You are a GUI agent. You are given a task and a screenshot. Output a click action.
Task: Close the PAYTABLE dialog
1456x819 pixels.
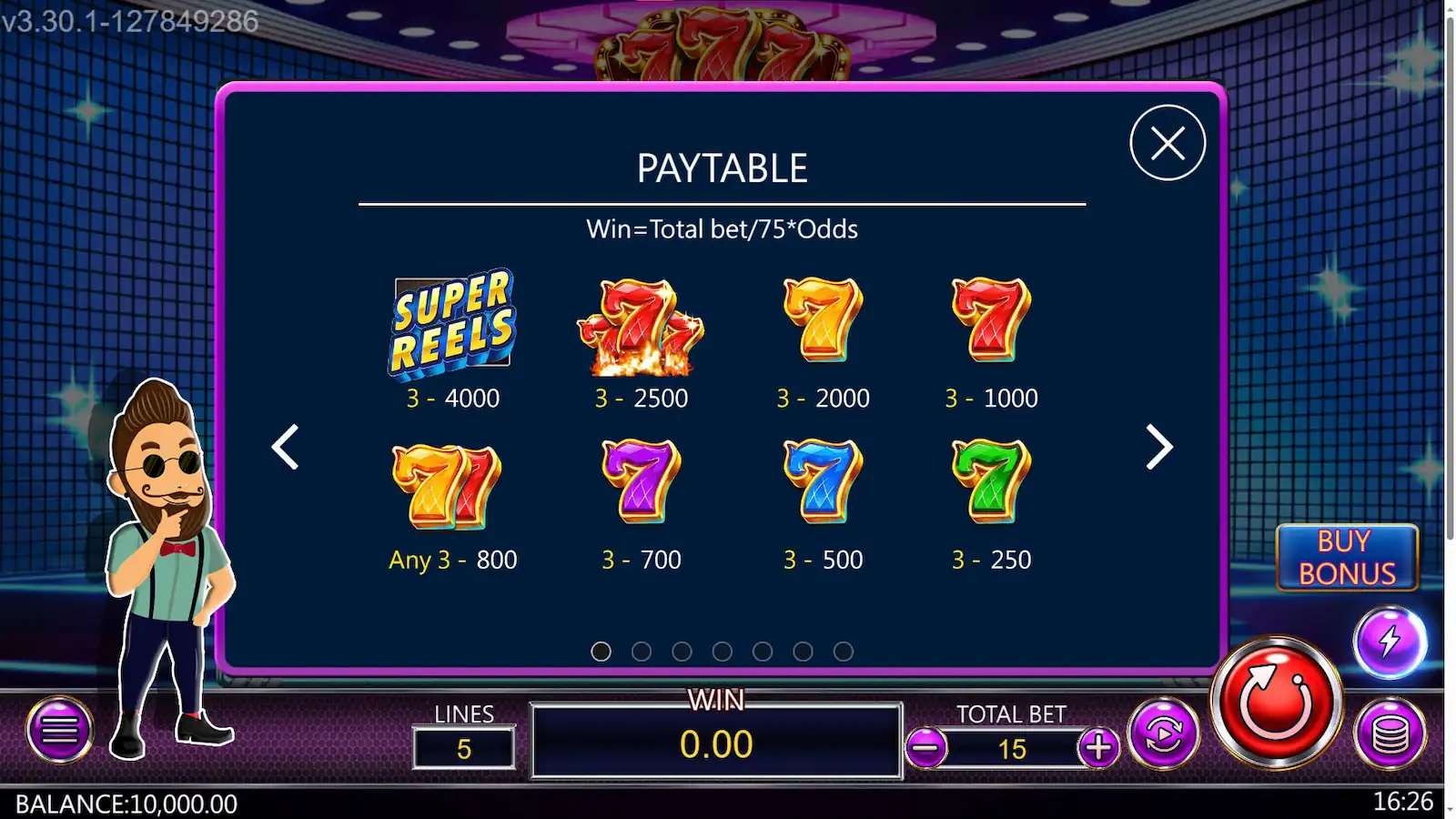(x=1168, y=142)
